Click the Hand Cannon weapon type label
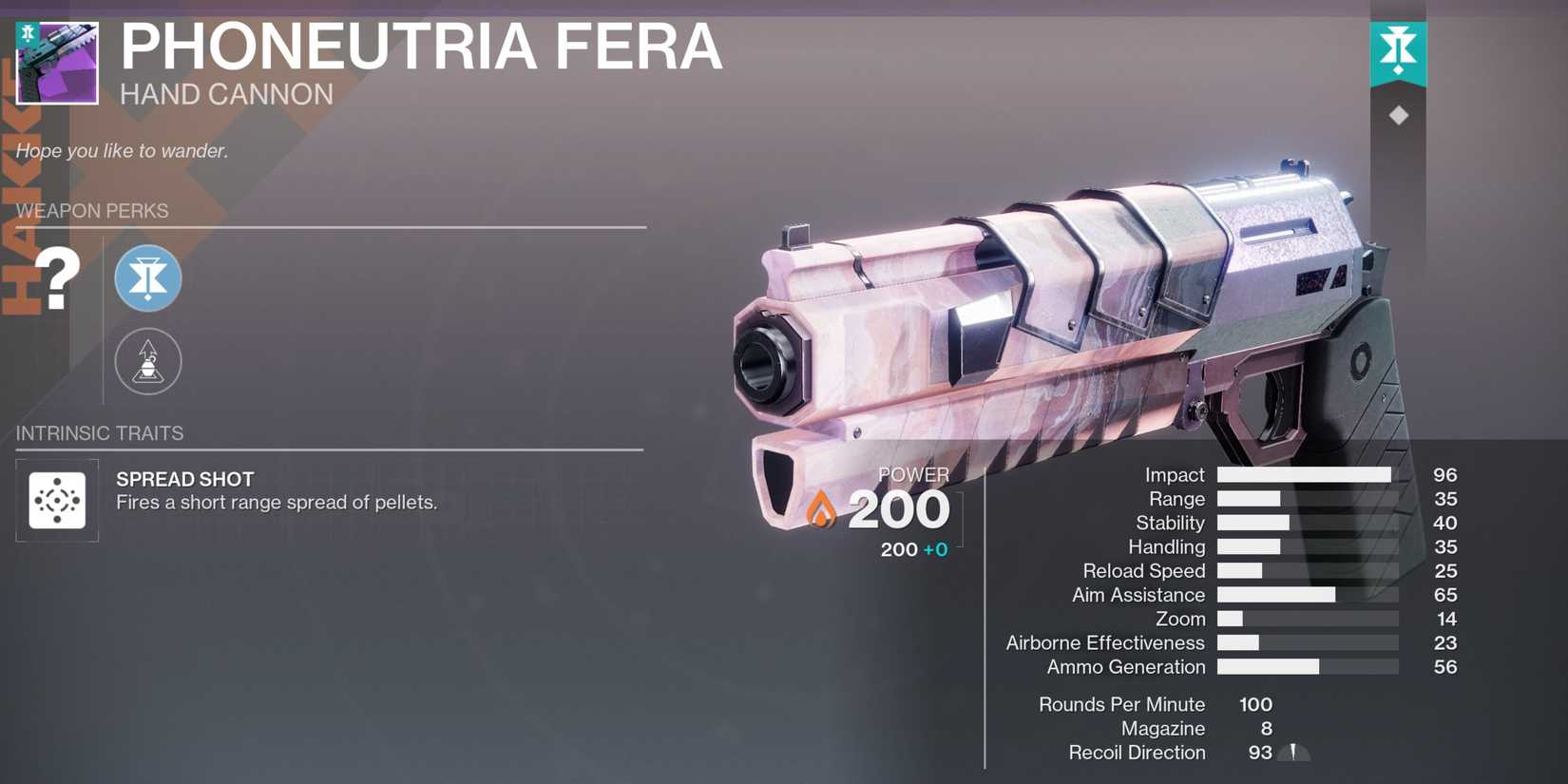The image size is (1568, 784). (x=228, y=93)
